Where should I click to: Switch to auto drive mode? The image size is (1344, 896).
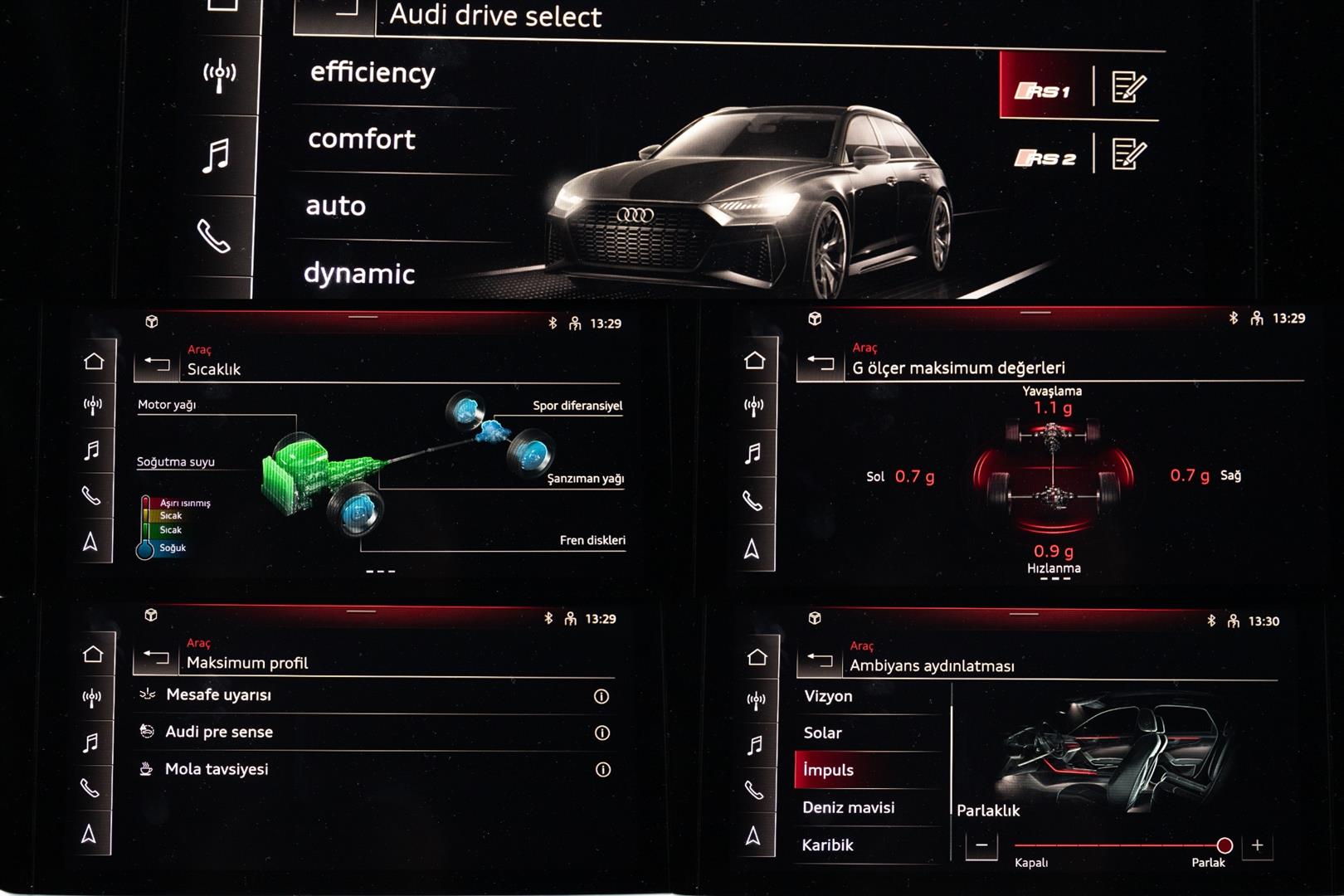coord(336,206)
